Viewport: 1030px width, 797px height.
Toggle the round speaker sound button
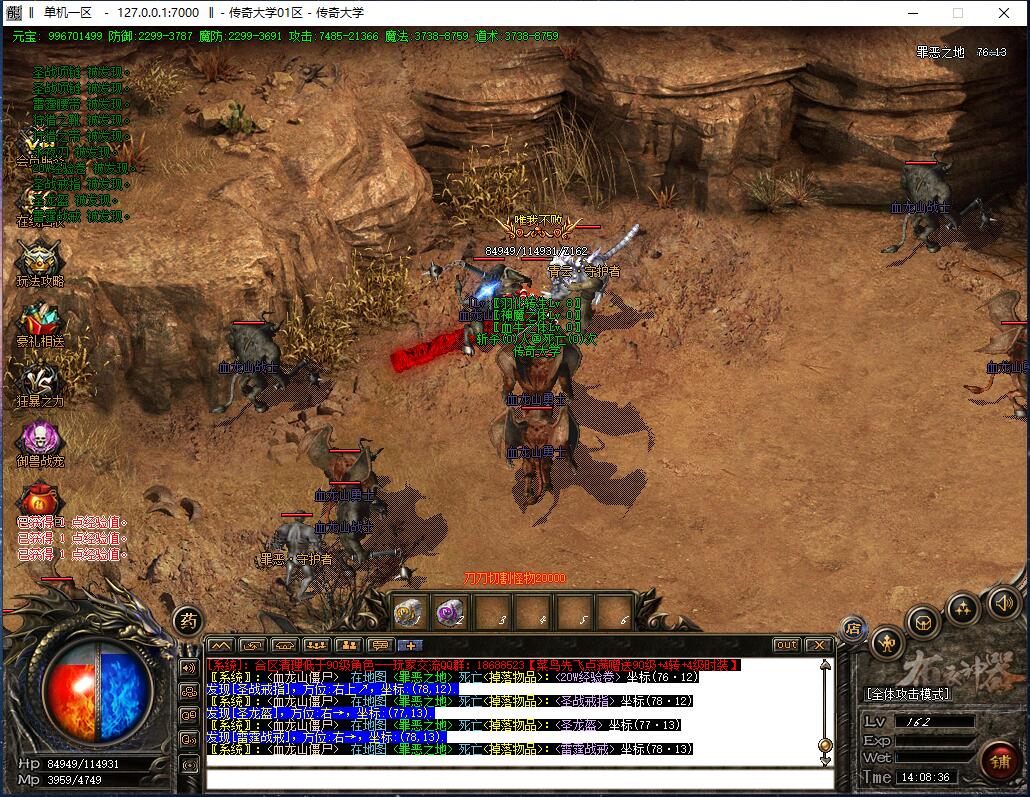tap(1004, 602)
